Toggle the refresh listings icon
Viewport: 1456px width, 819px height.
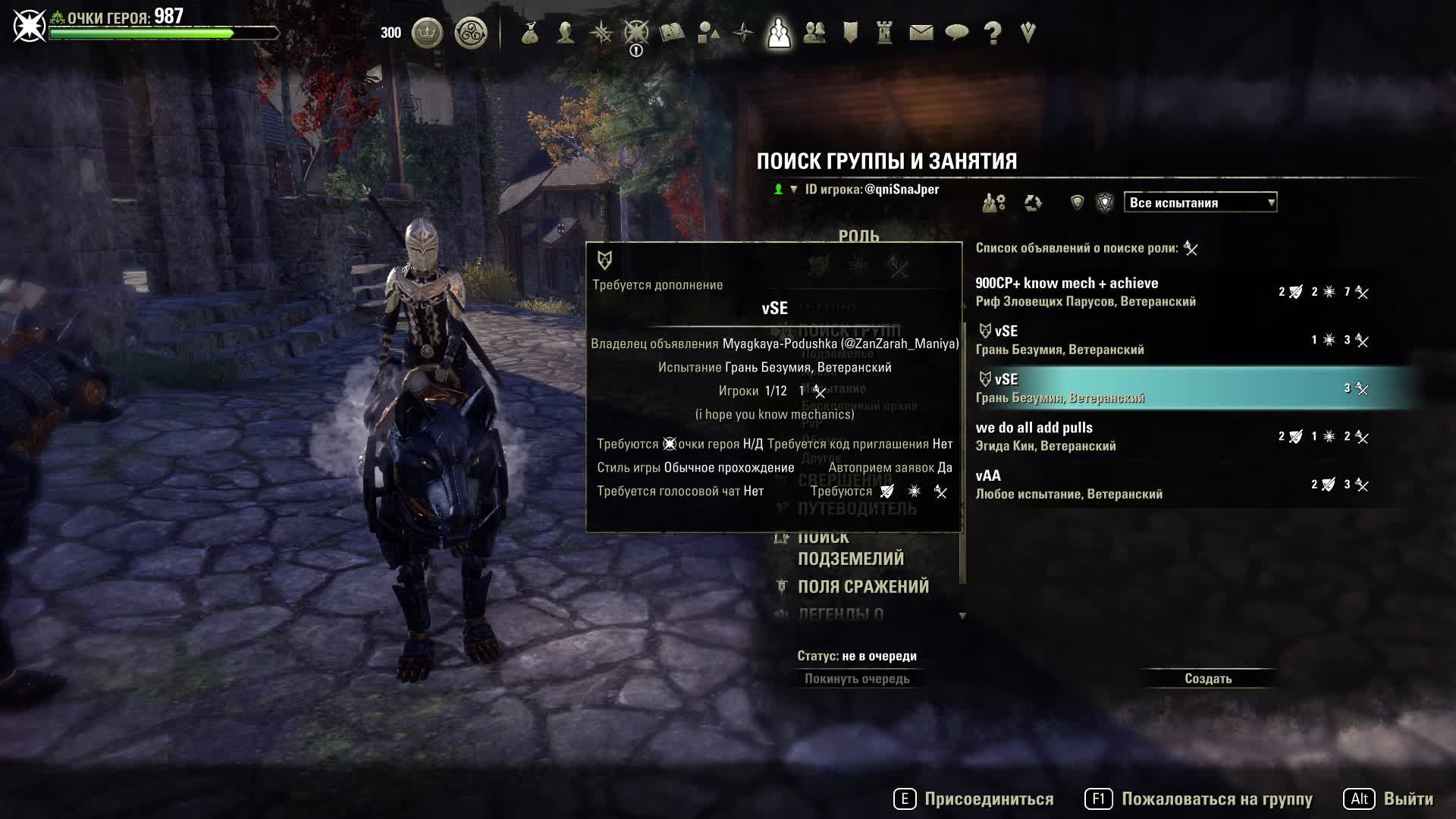point(1034,202)
